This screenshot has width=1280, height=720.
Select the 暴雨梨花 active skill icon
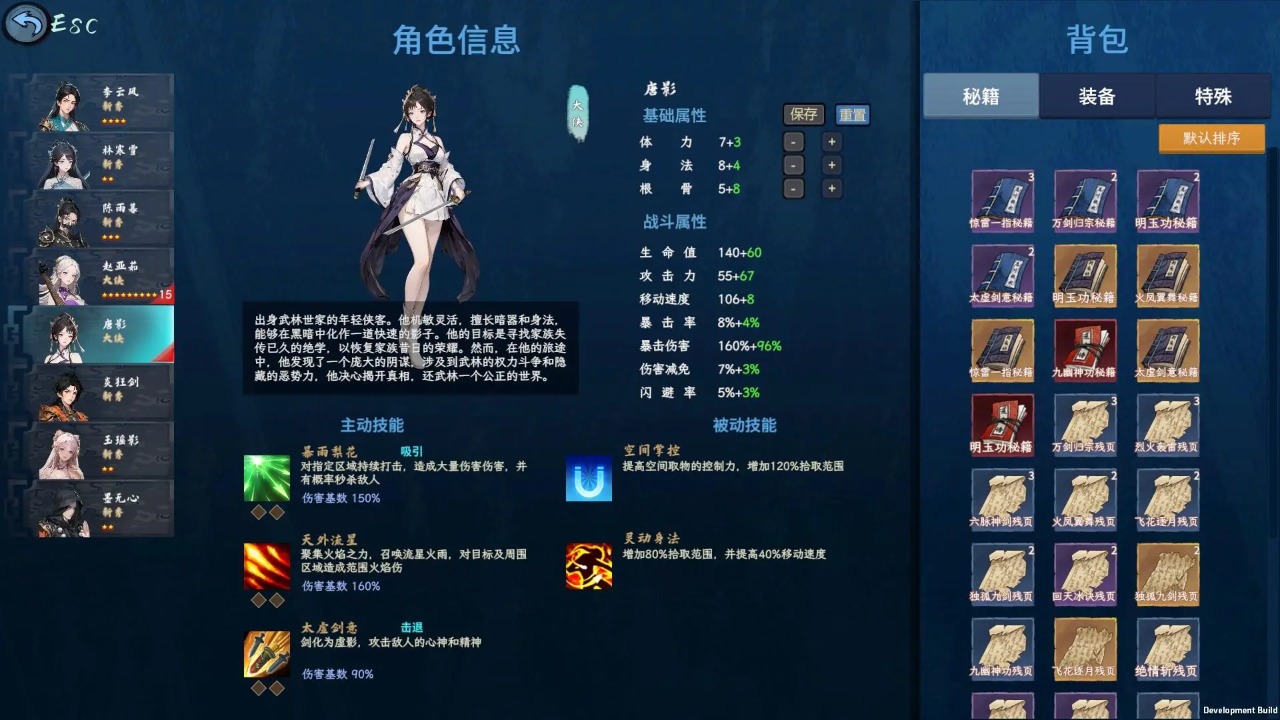pyautogui.click(x=267, y=480)
